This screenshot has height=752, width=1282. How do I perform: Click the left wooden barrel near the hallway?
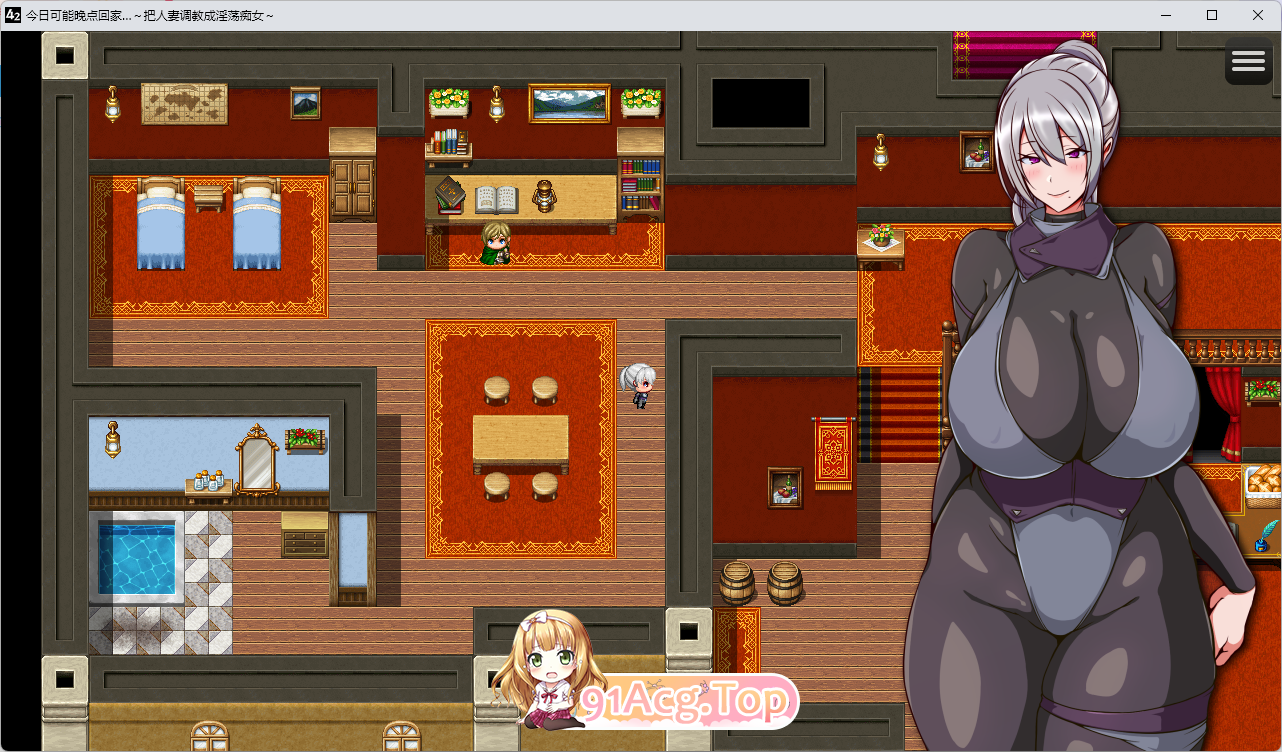tap(737, 581)
